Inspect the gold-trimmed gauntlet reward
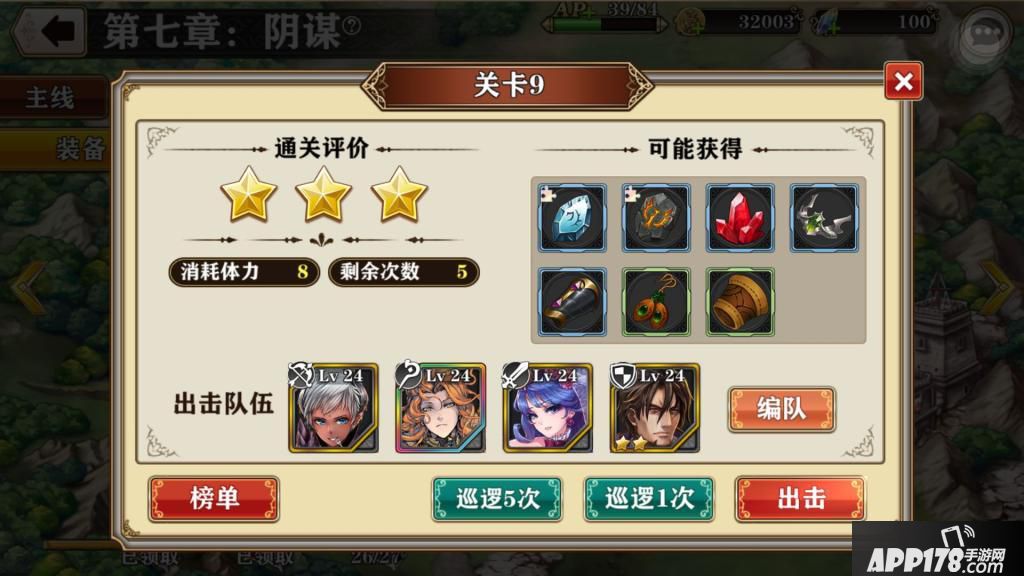Screen dimensions: 1024x576 573,301
